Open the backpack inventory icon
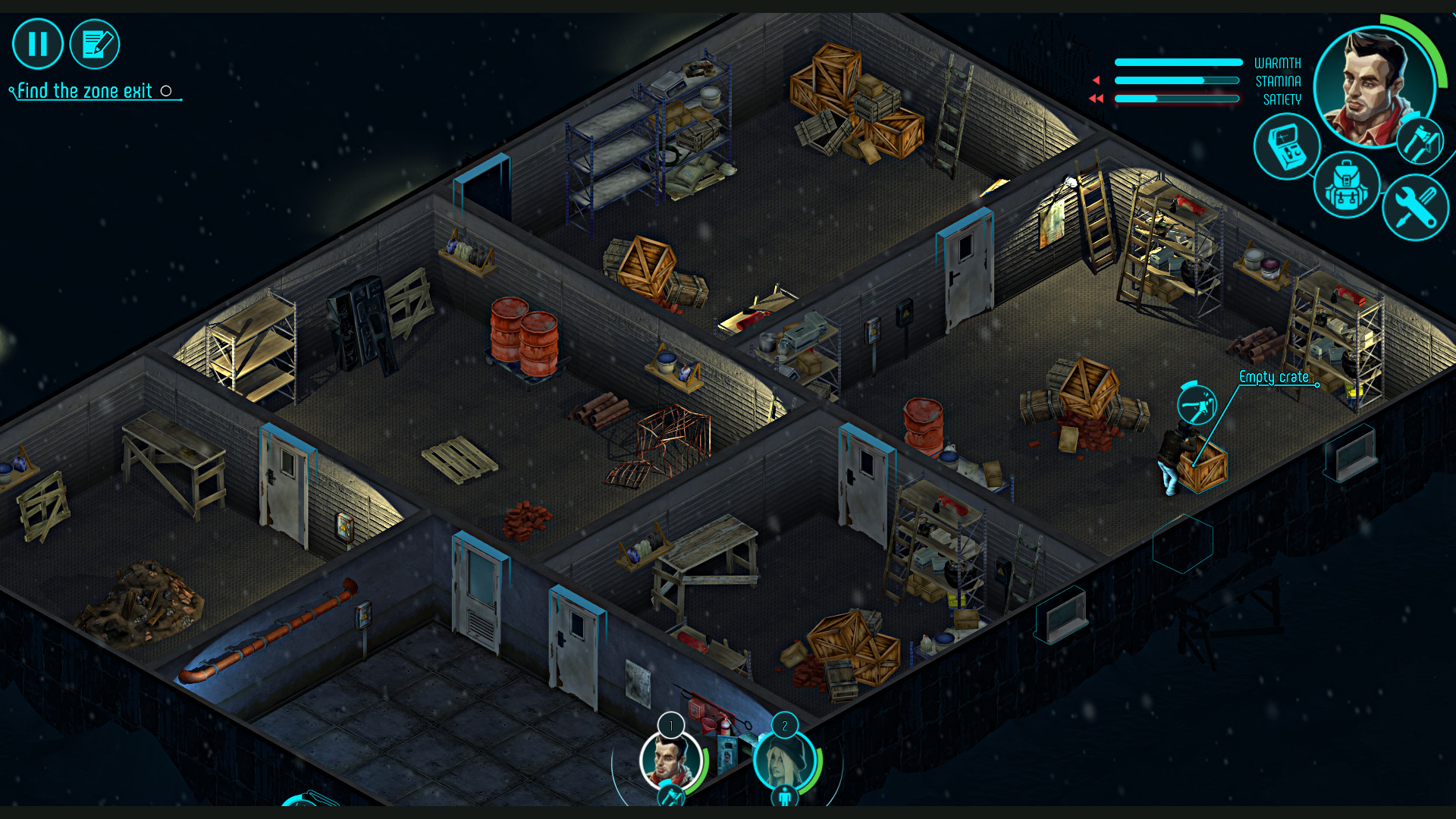1456x819 pixels. click(1347, 186)
